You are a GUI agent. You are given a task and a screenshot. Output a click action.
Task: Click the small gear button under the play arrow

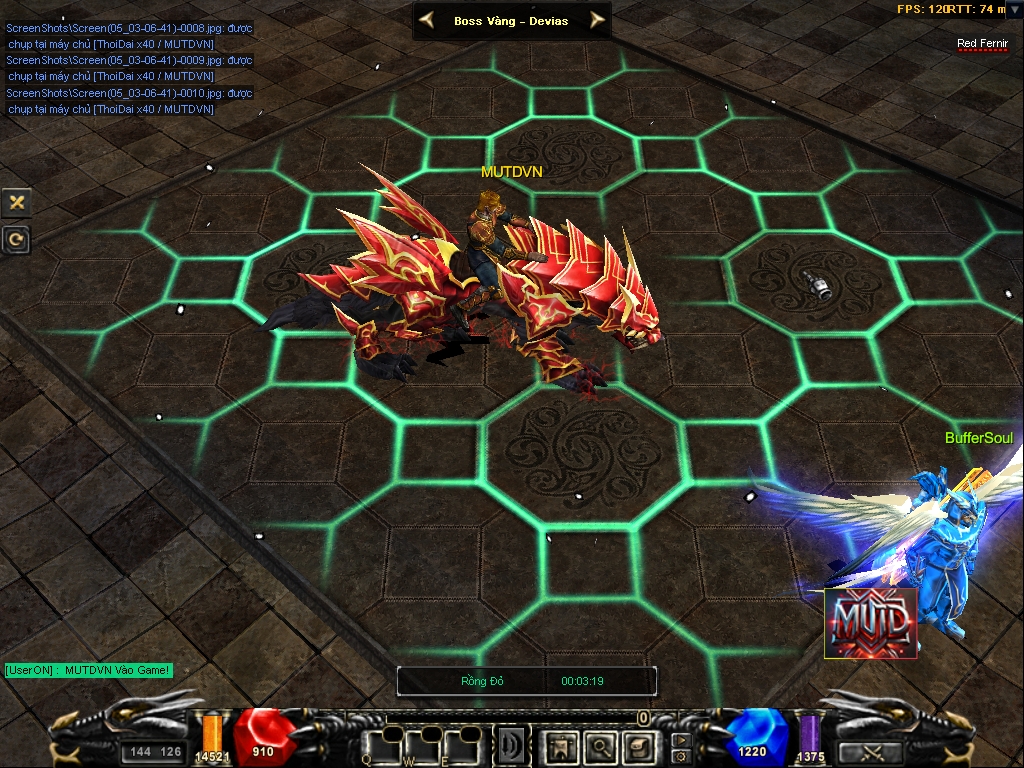click(680, 755)
